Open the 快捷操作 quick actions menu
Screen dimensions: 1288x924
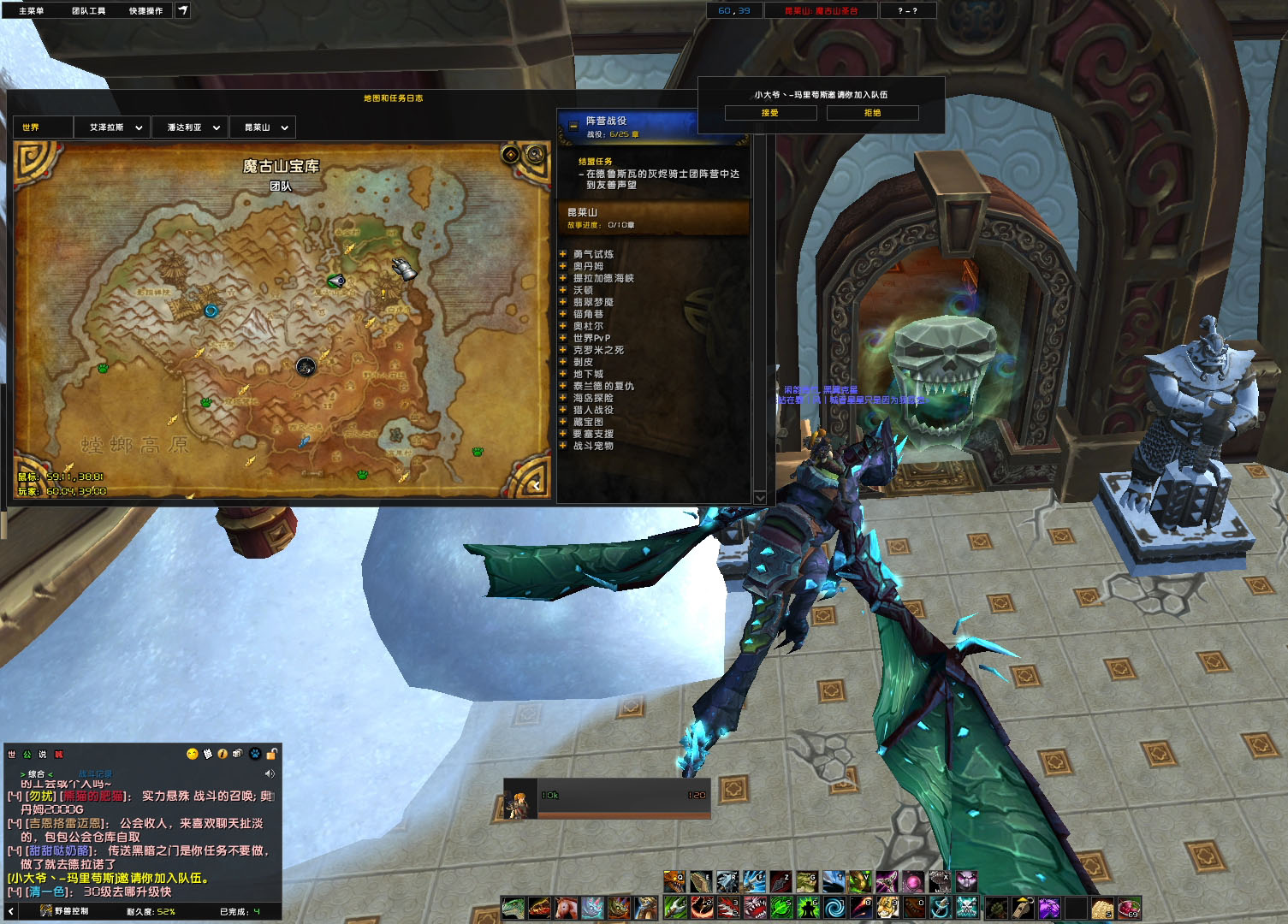click(145, 11)
